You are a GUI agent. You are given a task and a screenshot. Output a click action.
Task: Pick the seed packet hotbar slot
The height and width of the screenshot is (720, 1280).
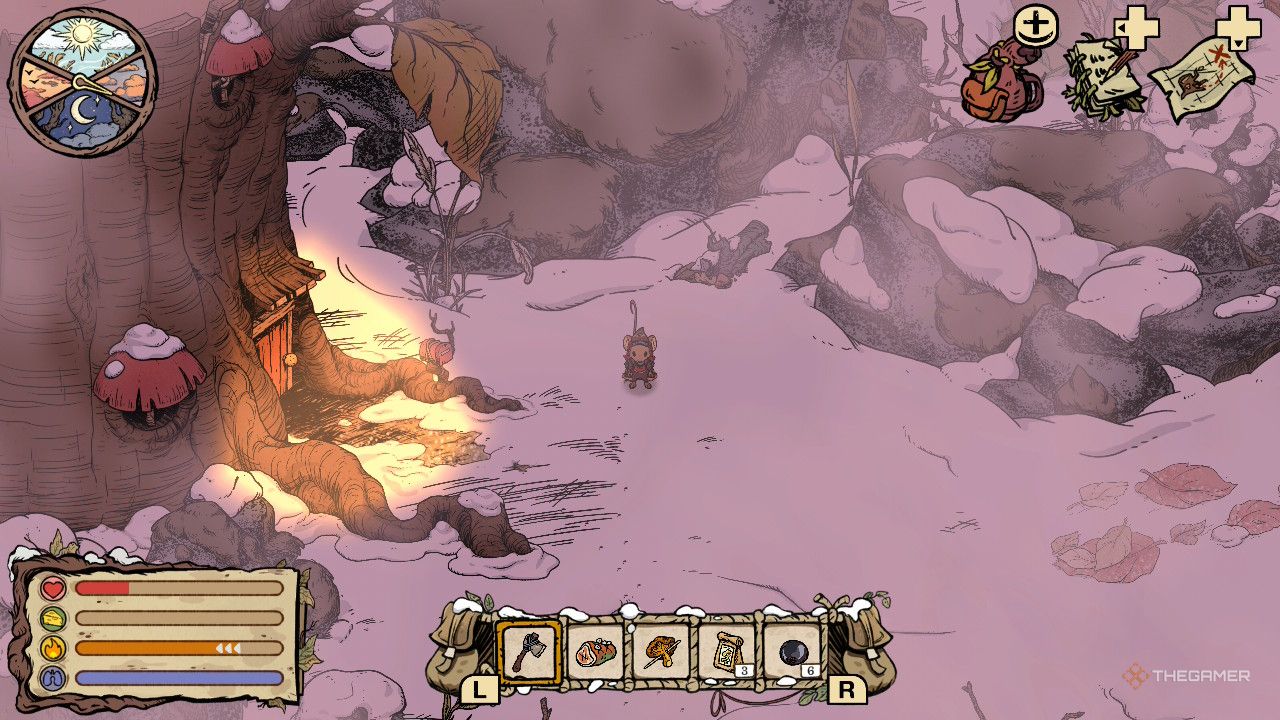pos(726,652)
